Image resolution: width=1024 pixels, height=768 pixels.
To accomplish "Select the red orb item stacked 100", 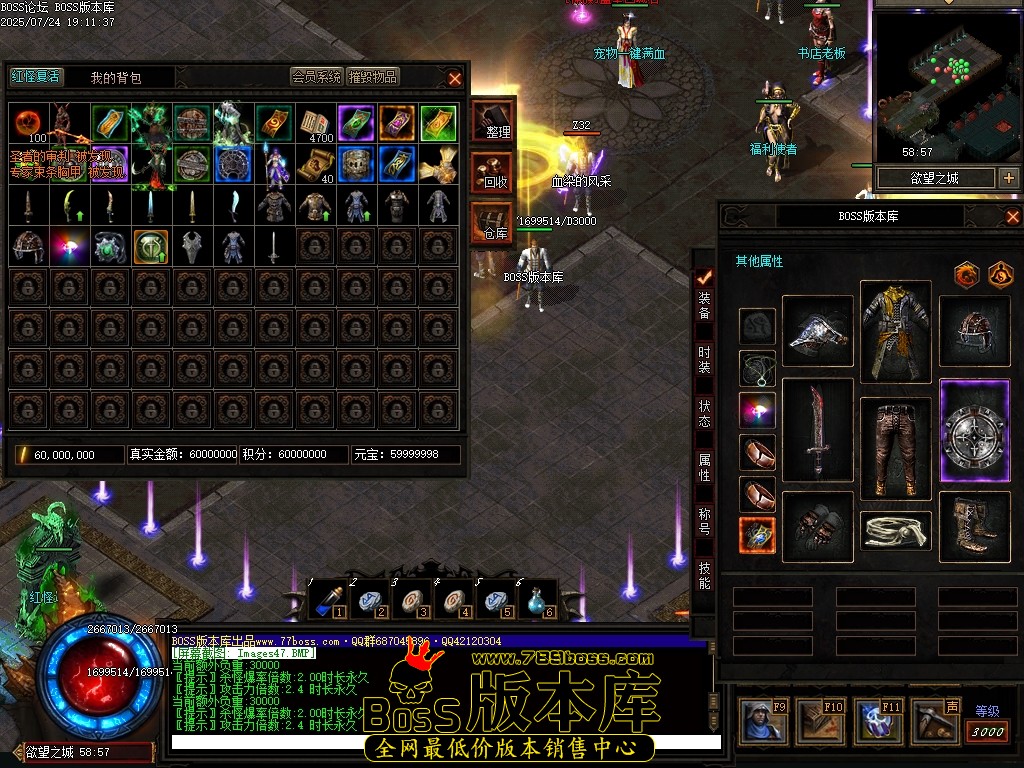I will point(29,123).
